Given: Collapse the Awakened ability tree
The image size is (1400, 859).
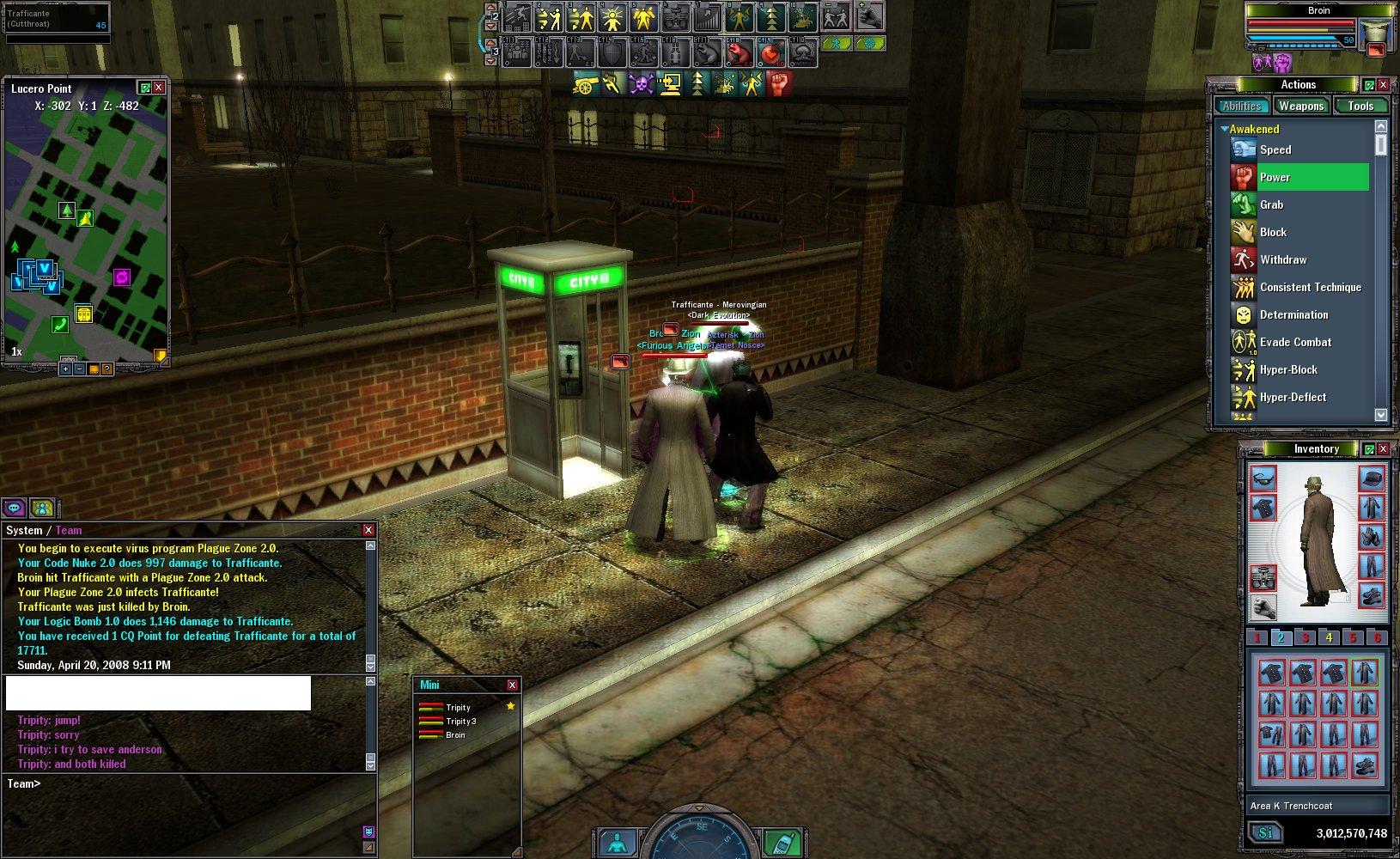Looking at the screenshot, I should point(1224,129).
